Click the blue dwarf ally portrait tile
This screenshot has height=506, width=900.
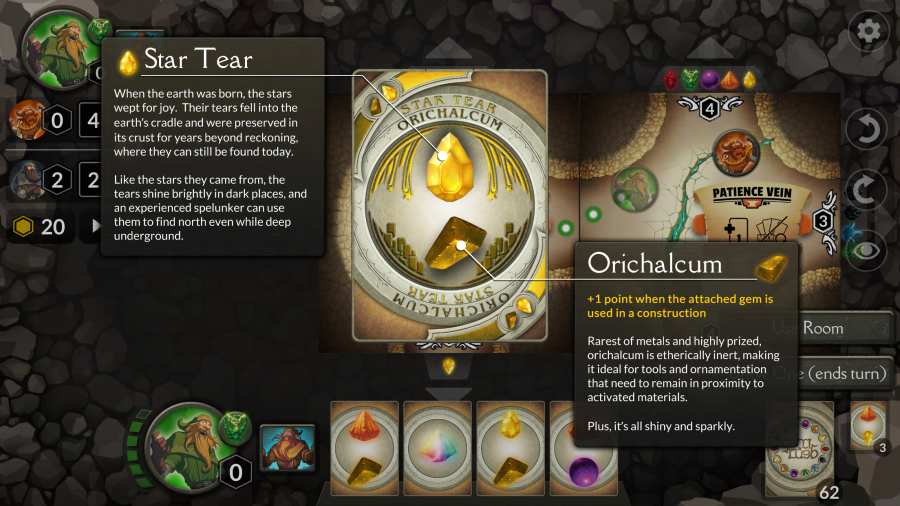(287, 447)
